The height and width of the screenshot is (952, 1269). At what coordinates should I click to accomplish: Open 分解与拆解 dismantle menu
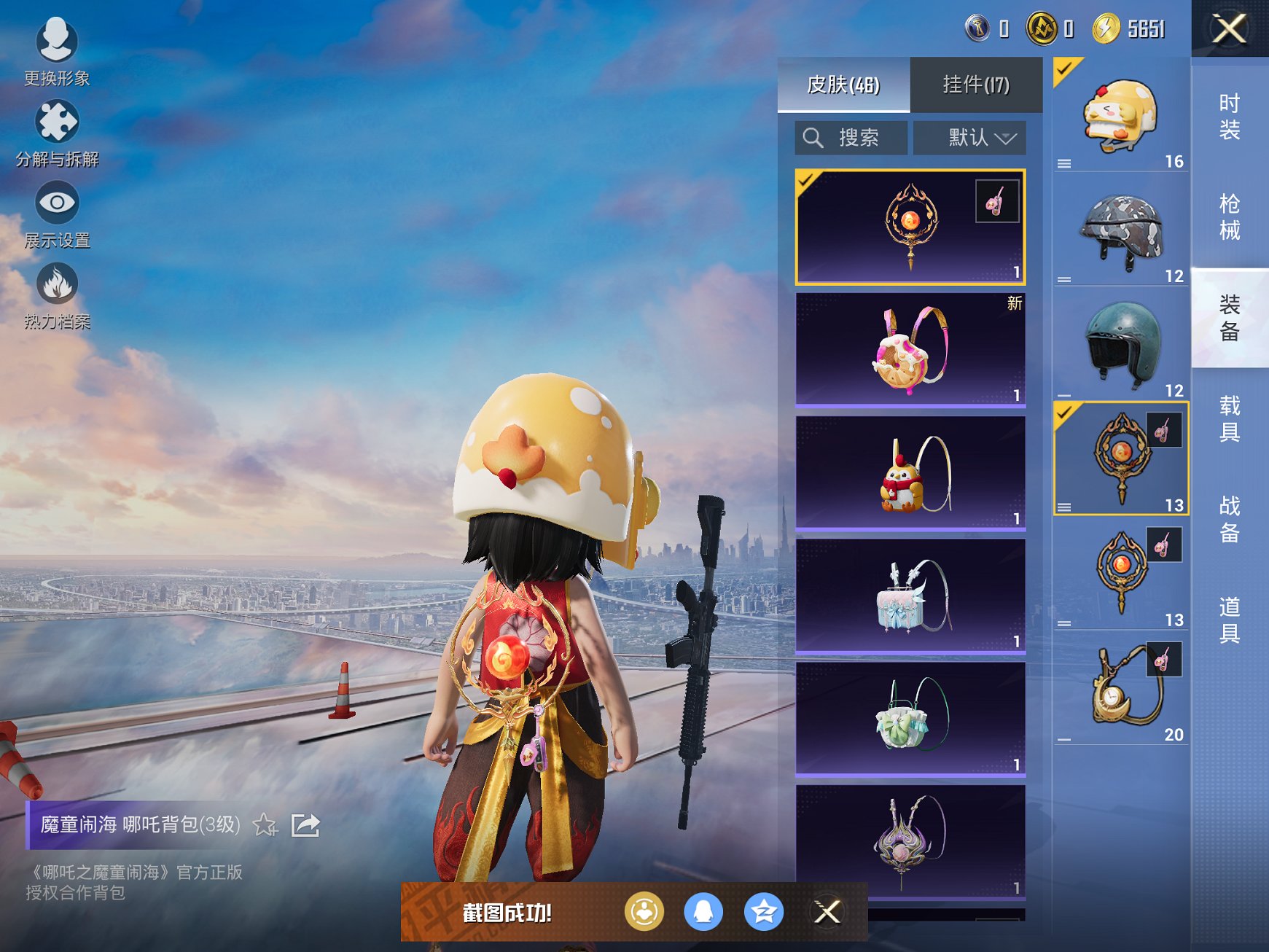[x=57, y=133]
